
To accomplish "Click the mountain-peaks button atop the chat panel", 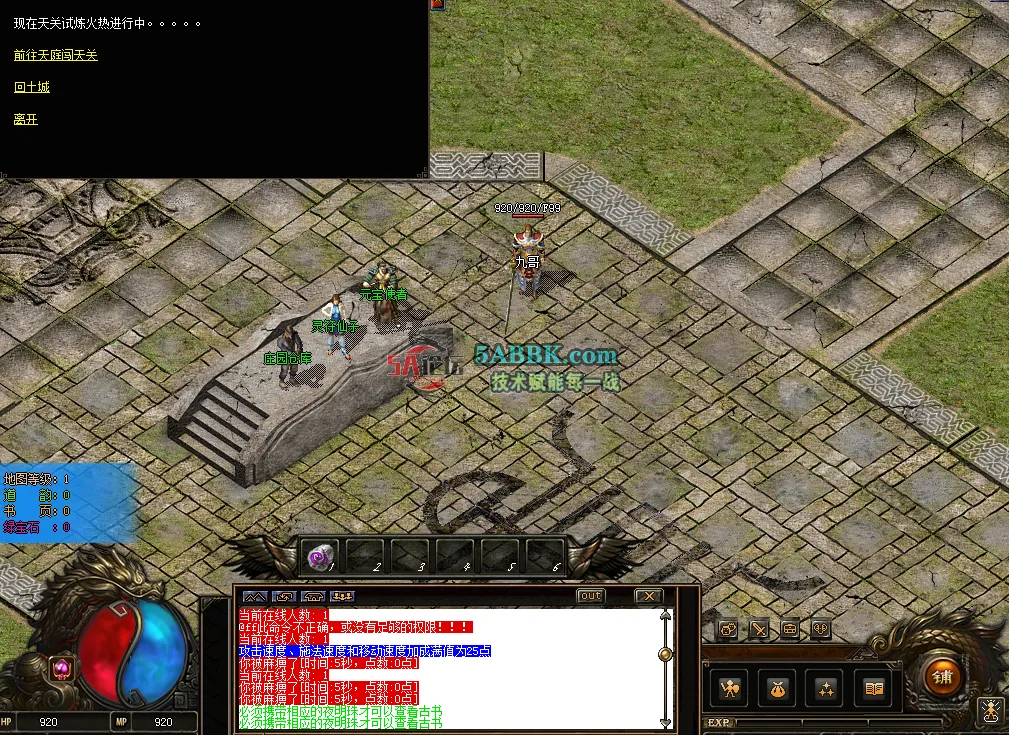I will (x=254, y=597).
